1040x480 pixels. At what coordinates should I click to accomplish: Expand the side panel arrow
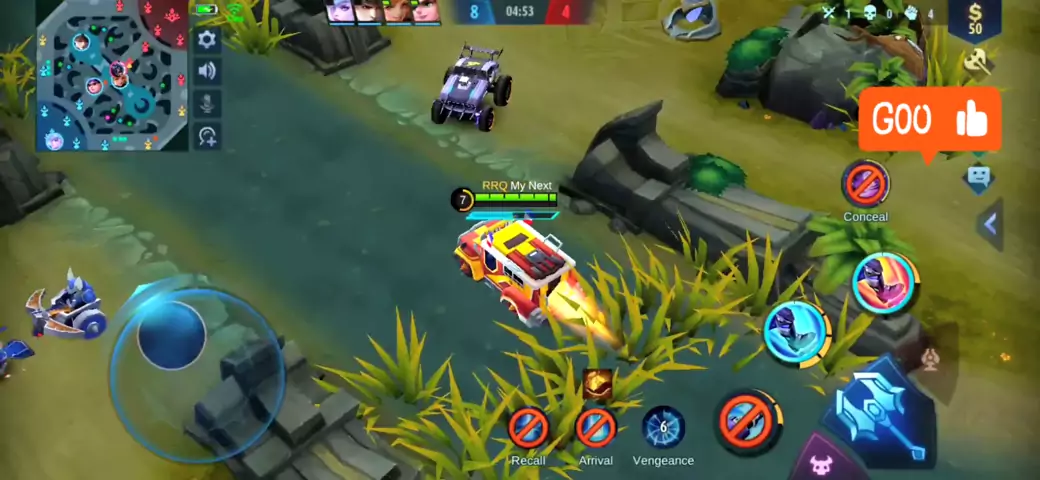tap(990, 224)
